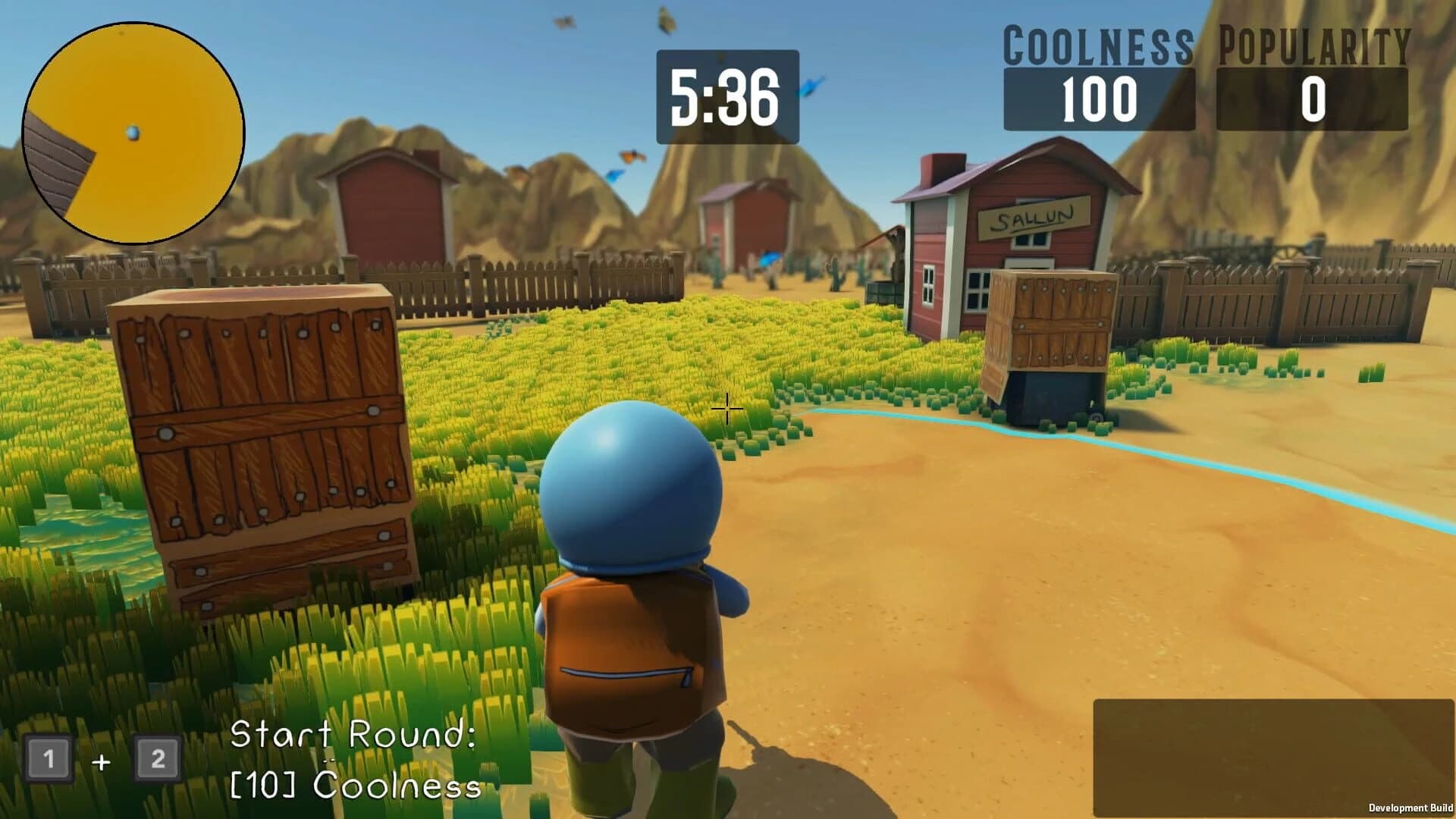Expand the dark panel in the bottom-right corner
Screen dimensions: 1456x819
click(1274, 758)
